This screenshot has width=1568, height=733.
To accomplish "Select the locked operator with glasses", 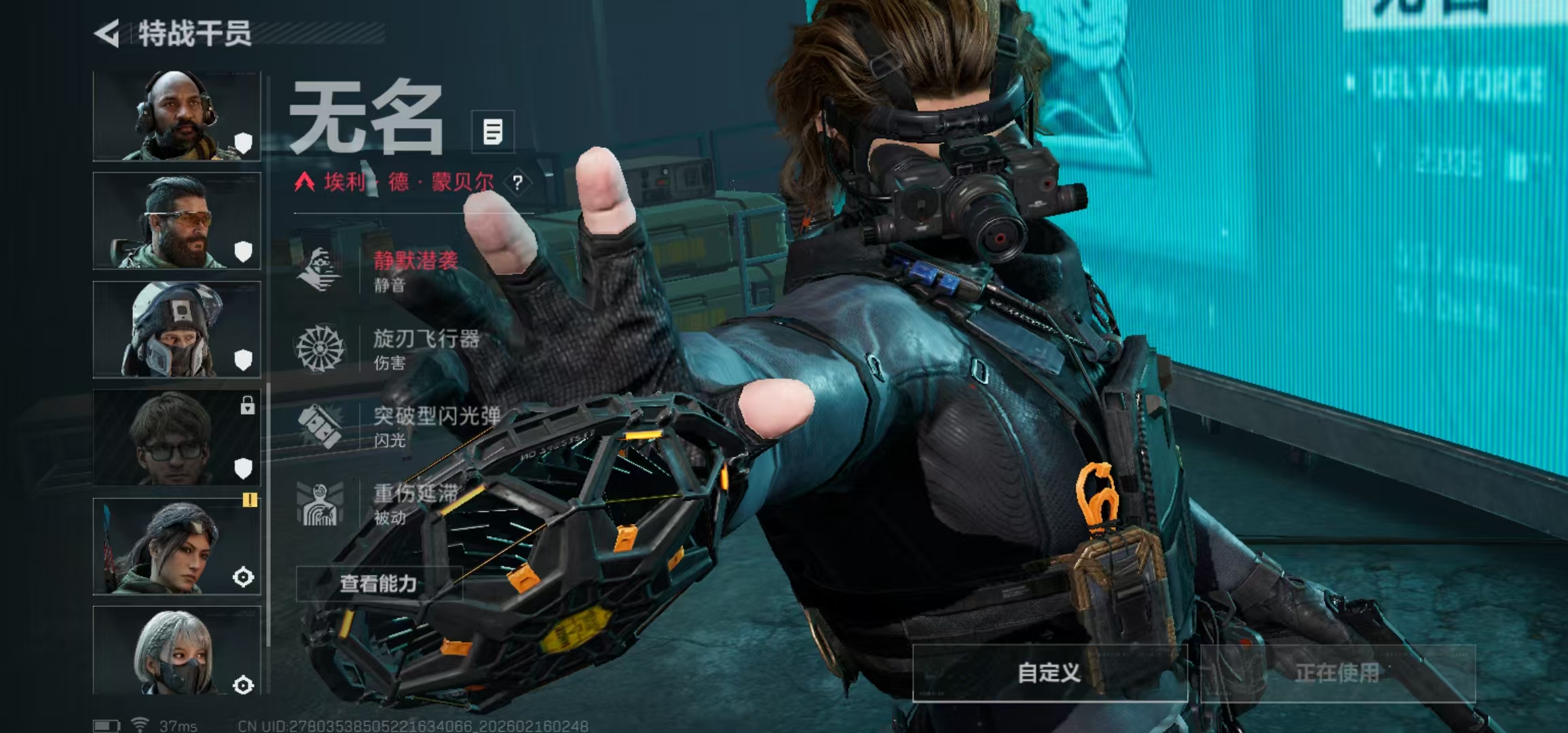I will [x=176, y=438].
